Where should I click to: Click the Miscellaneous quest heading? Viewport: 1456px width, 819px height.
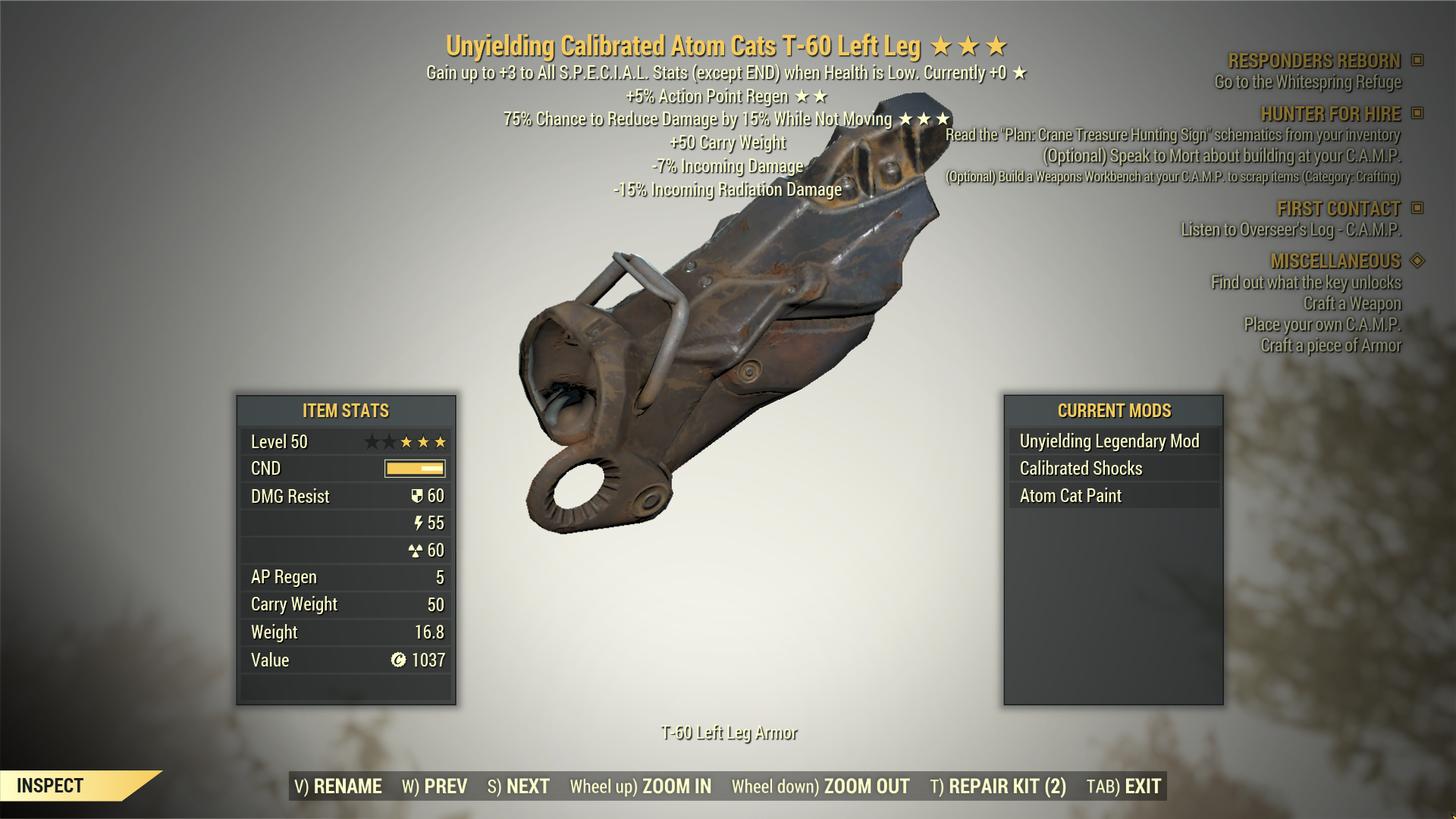[1335, 261]
